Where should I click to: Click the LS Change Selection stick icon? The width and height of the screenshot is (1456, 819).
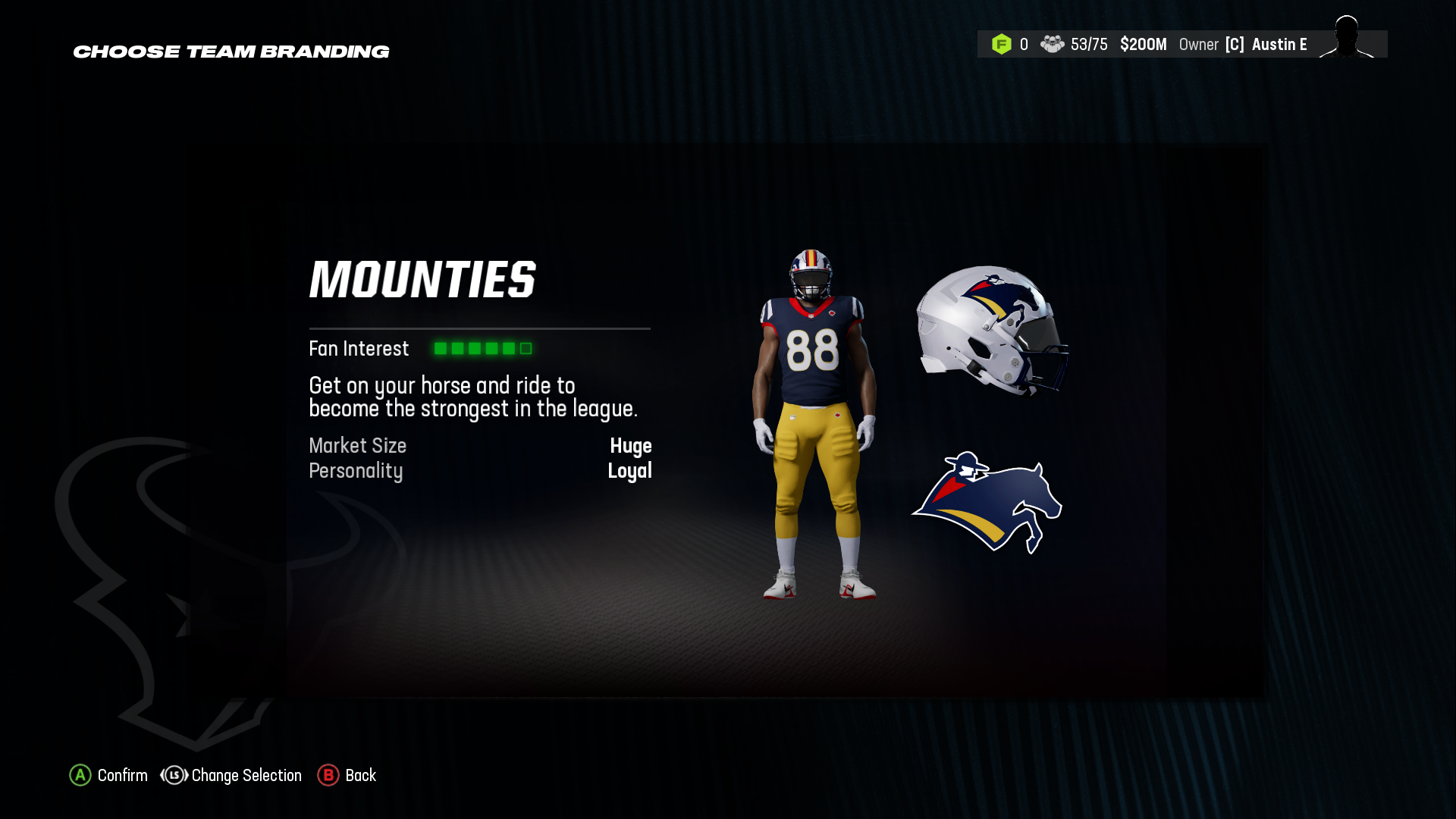(x=173, y=775)
